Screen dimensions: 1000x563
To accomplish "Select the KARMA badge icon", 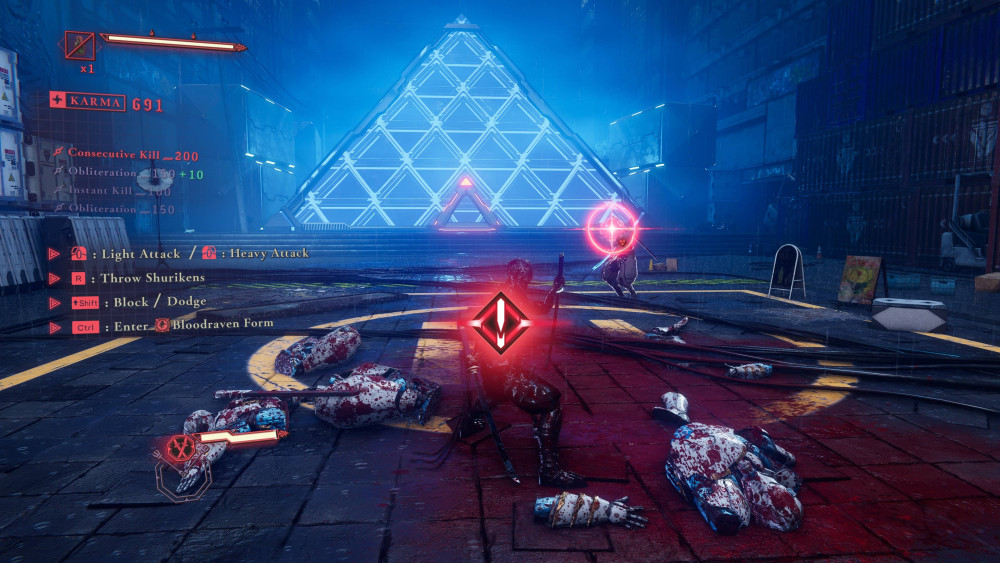I will pyautogui.click(x=58, y=101).
